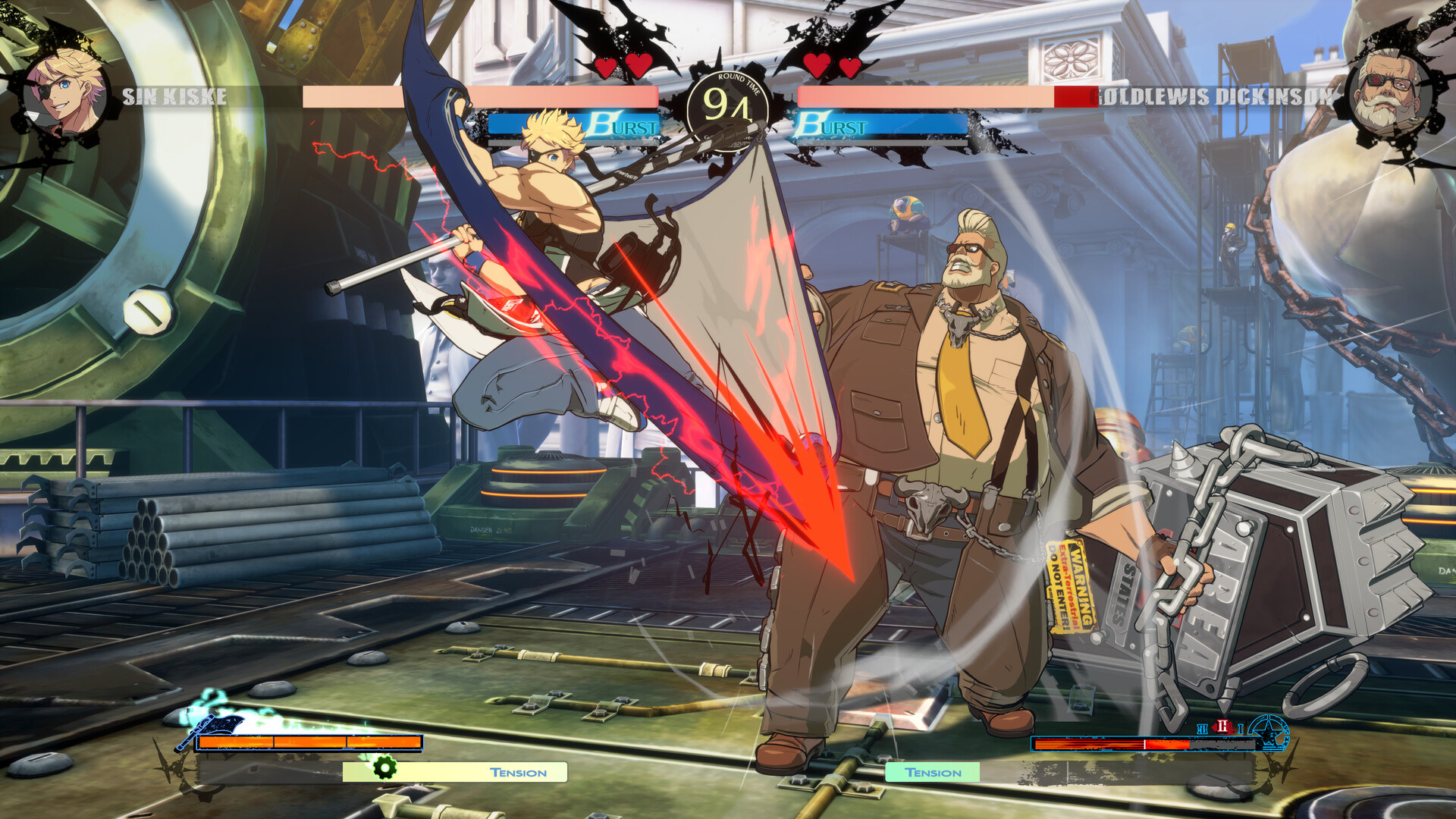The width and height of the screenshot is (1456, 819).
Task: Click the 'I' marker on the Security gauge
Action: pyautogui.click(x=1241, y=729)
